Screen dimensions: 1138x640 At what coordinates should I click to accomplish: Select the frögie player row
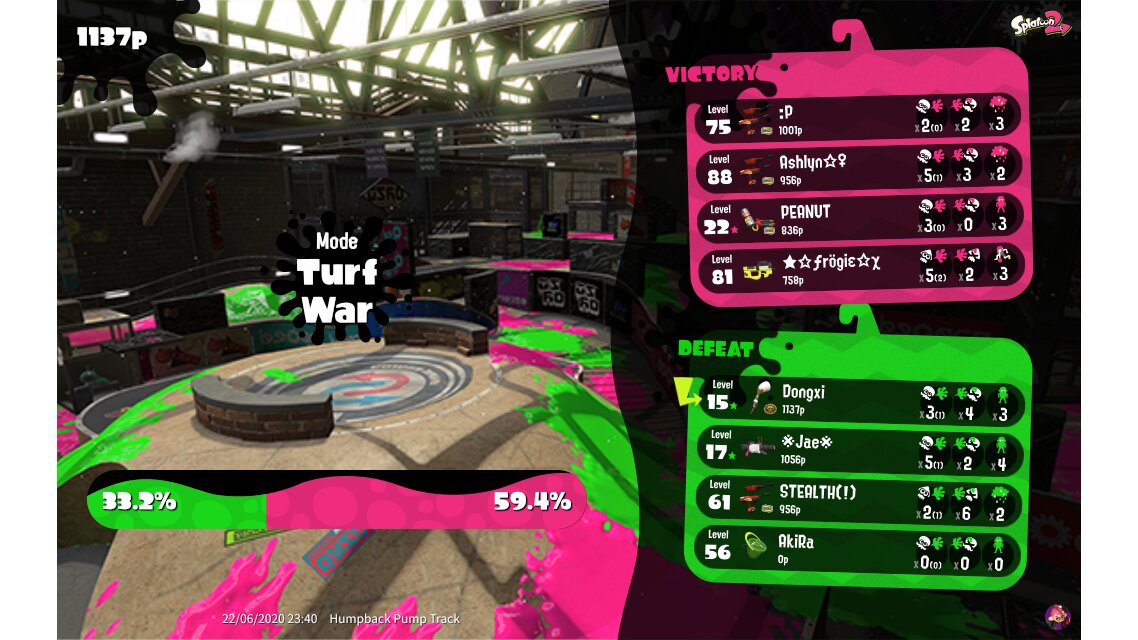pyautogui.click(x=858, y=268)
